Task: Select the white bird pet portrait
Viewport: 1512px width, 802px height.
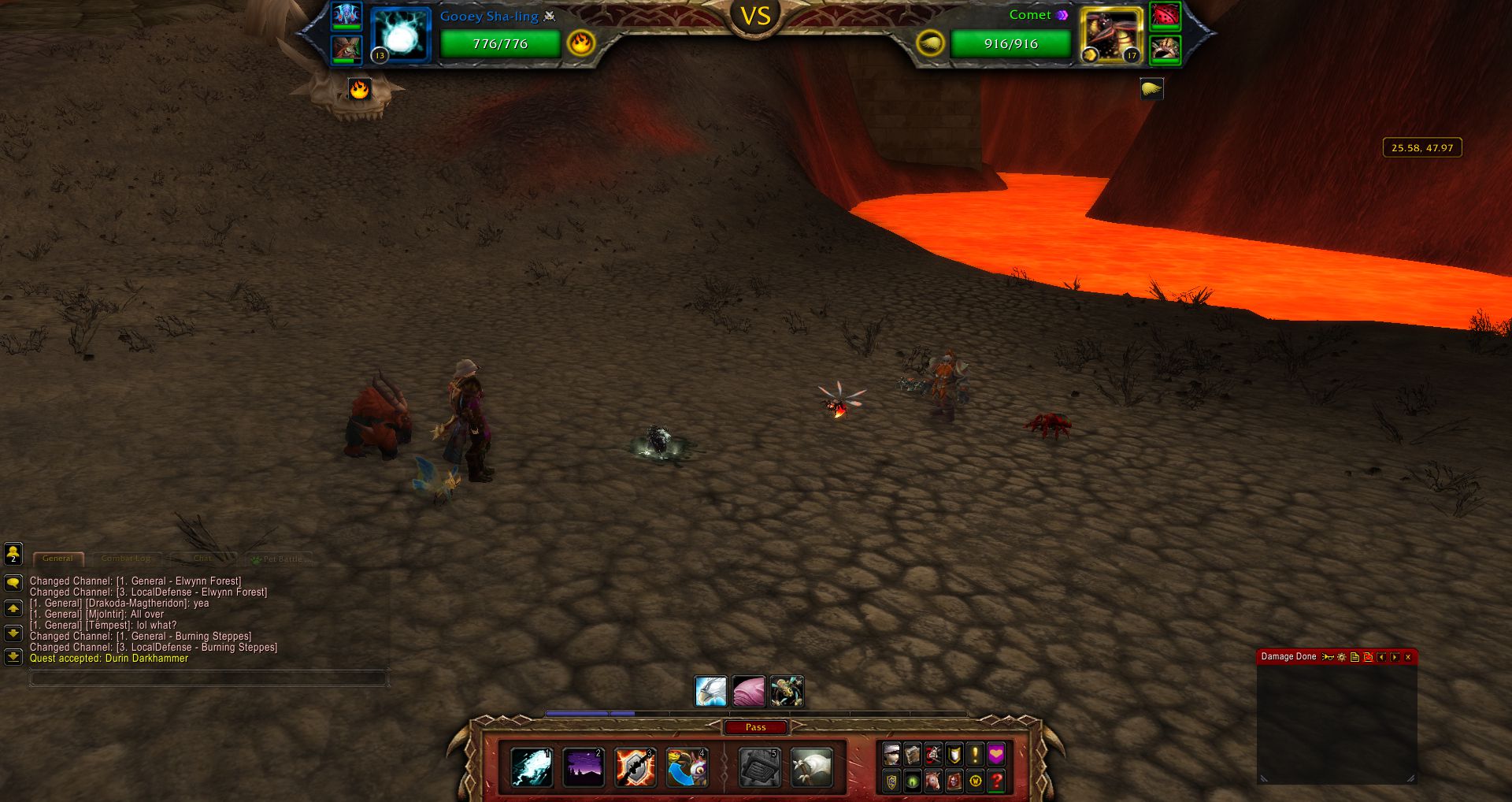Action: [710, 692]
